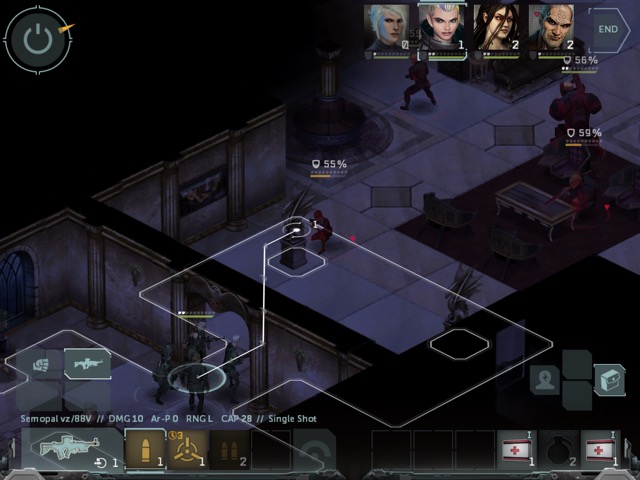Open the power button pause menu

click(37, 40)
